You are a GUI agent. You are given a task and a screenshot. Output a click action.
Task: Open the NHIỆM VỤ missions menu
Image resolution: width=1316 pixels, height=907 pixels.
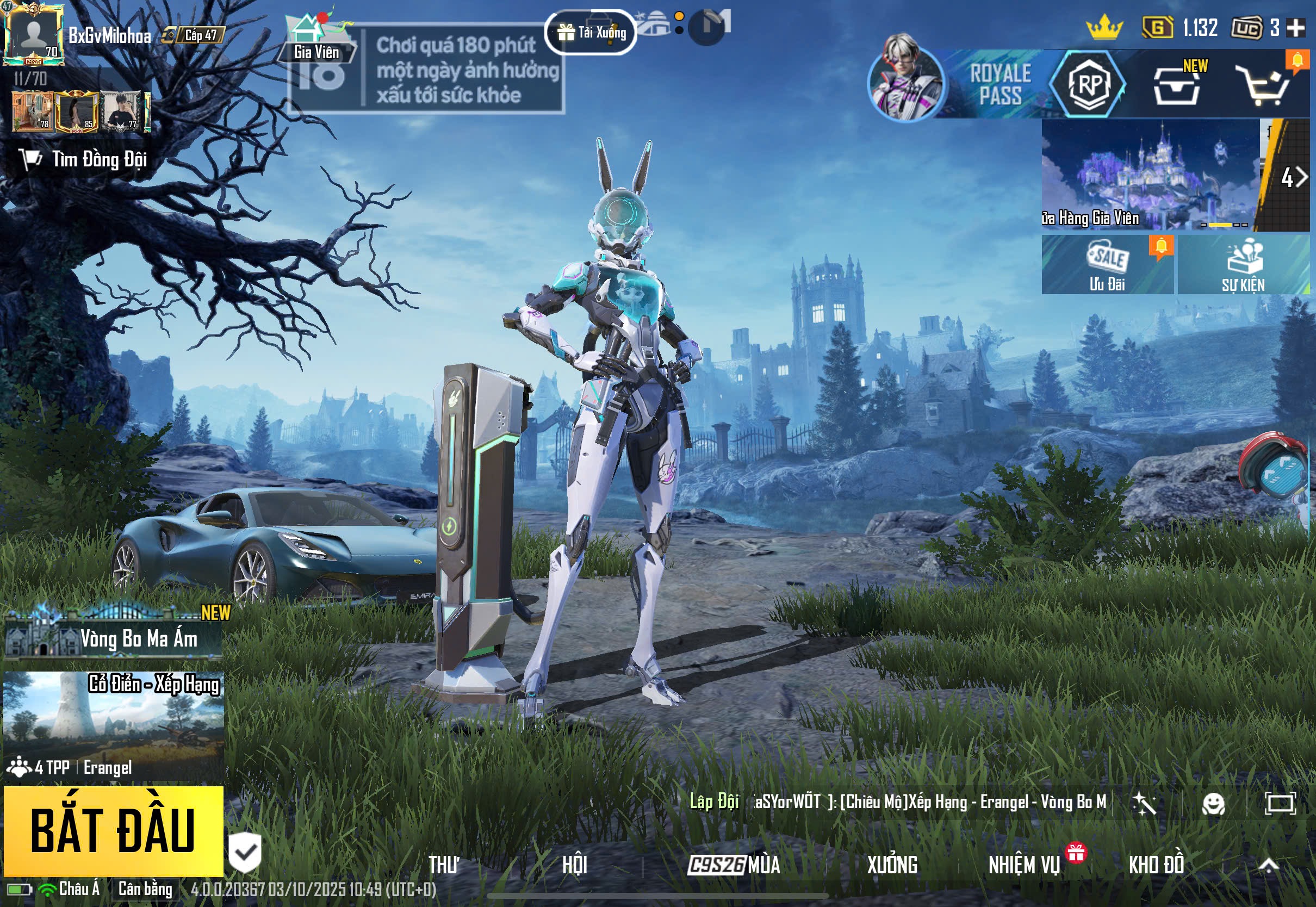point(1025,865)
